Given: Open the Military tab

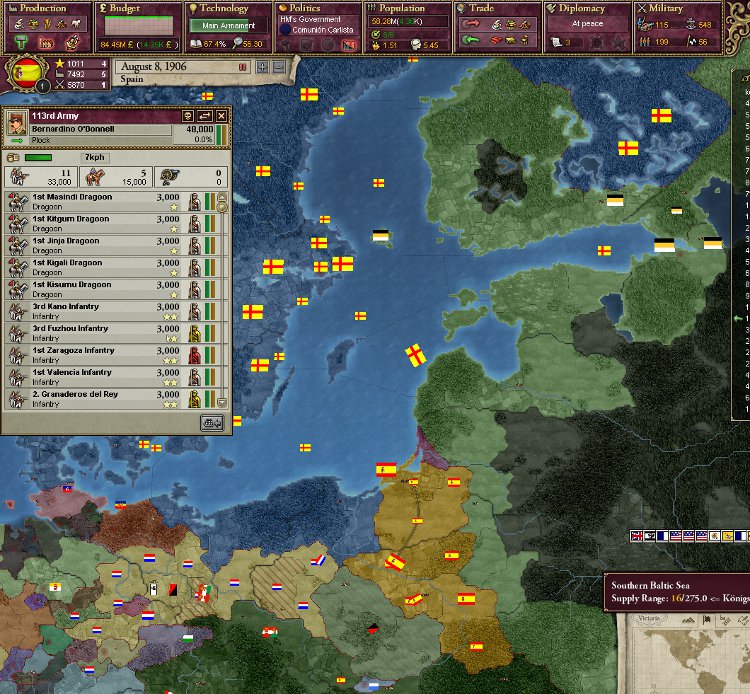Looking at the screenshot, I should [x=689, y=9].
